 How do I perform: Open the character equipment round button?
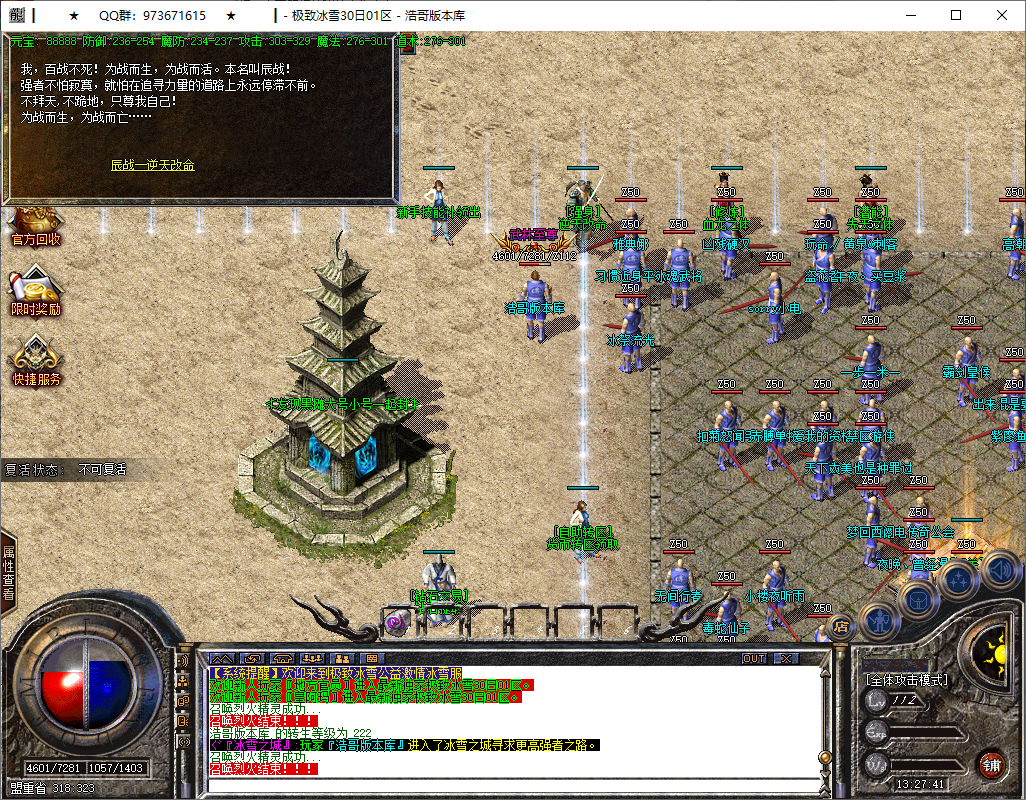(879, 620)
